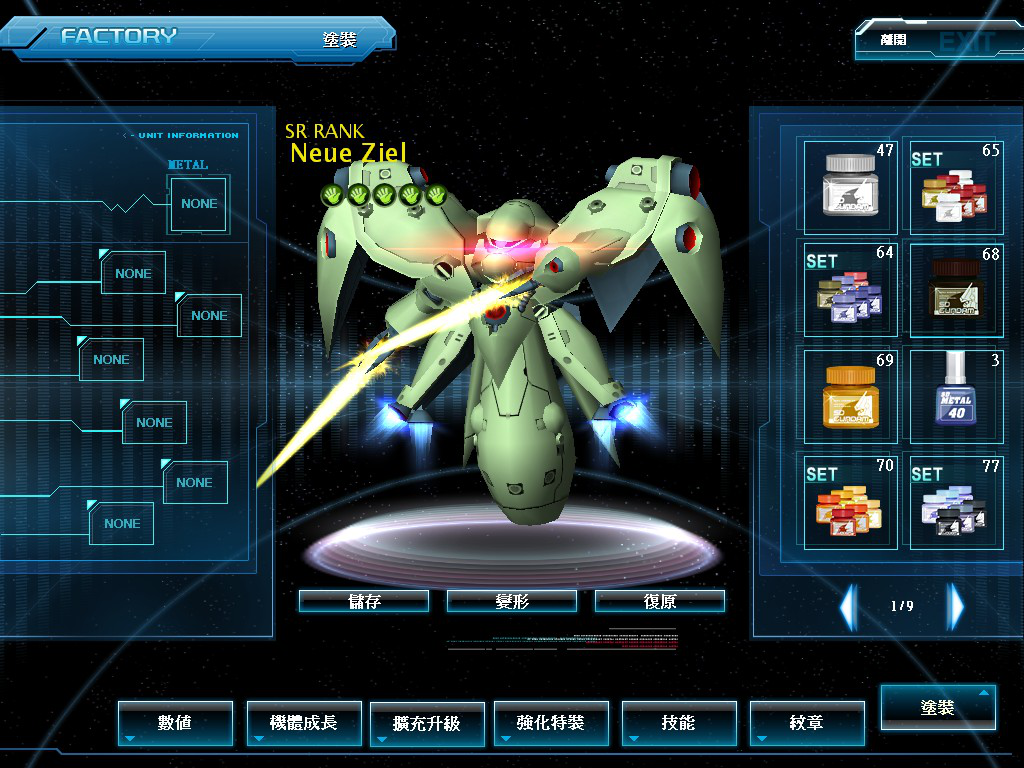This screenshot has width=1024, height=768.
Task: Go to the next paint page
Action: [956, 606]
